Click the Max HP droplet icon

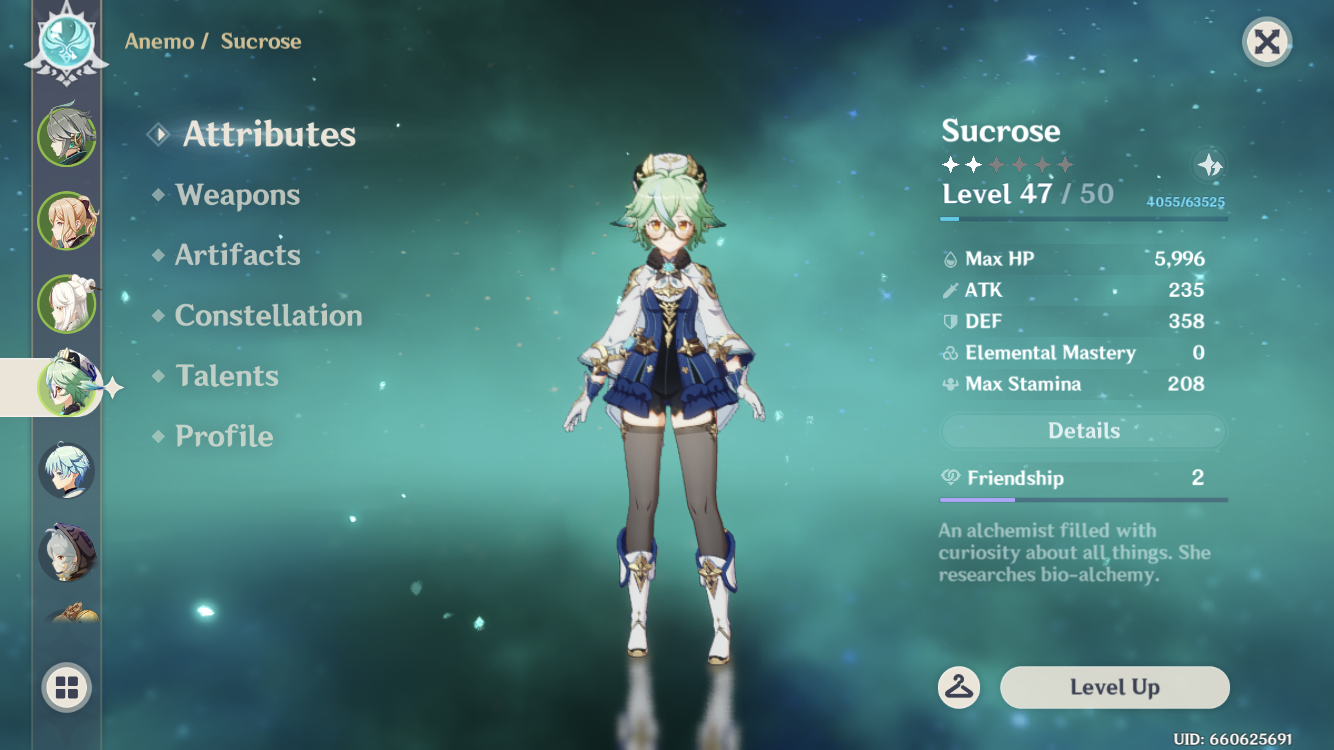coord(948,258)
